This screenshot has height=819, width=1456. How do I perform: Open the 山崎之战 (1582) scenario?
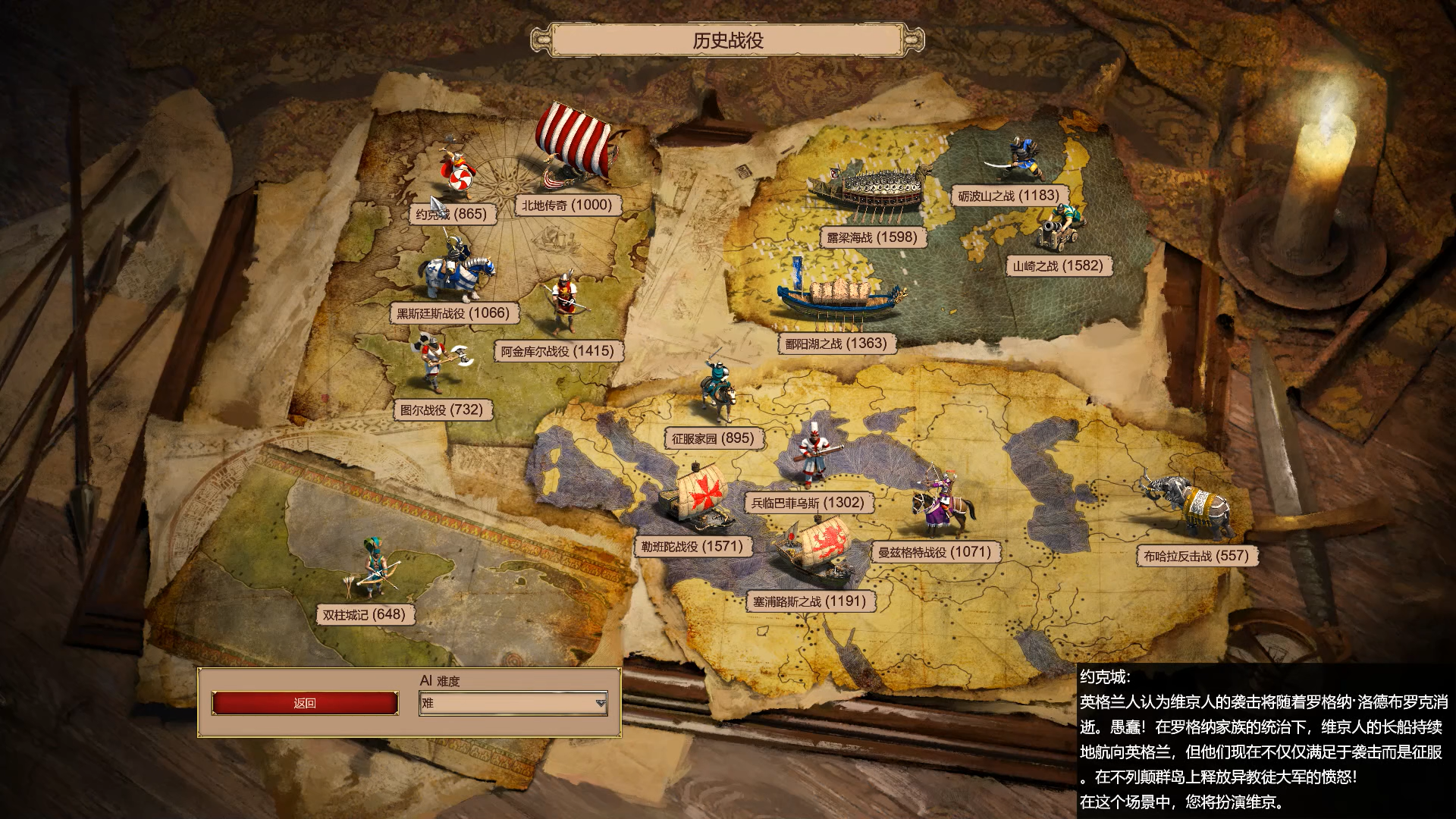(x=1058, y=265)
